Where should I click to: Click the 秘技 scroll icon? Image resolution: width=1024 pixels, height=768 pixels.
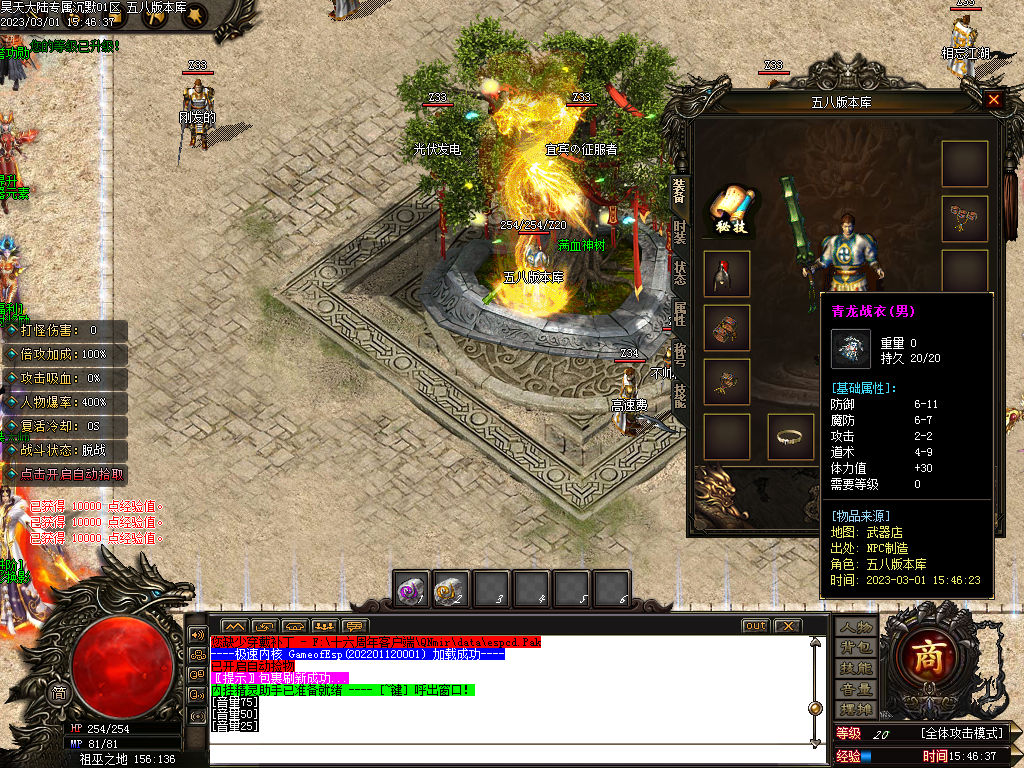[729, 208]
